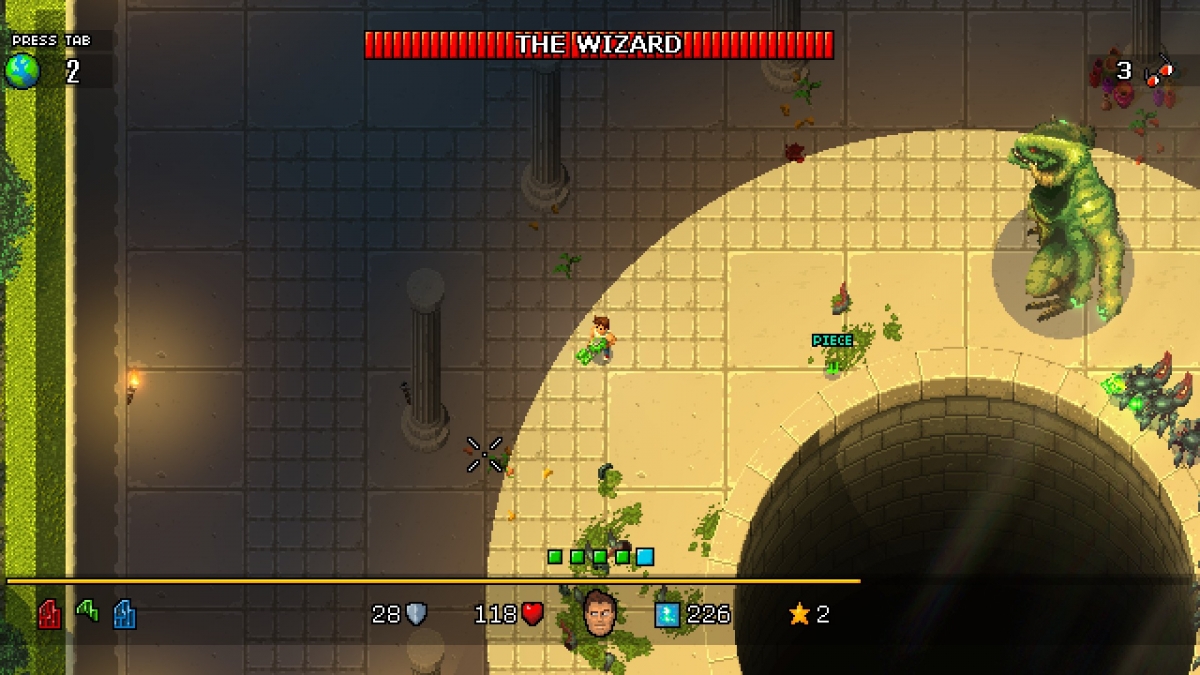Select the blue glove icon
Image resolution: width=1200 pixels, height=675 pixels.
coord(124,613)
